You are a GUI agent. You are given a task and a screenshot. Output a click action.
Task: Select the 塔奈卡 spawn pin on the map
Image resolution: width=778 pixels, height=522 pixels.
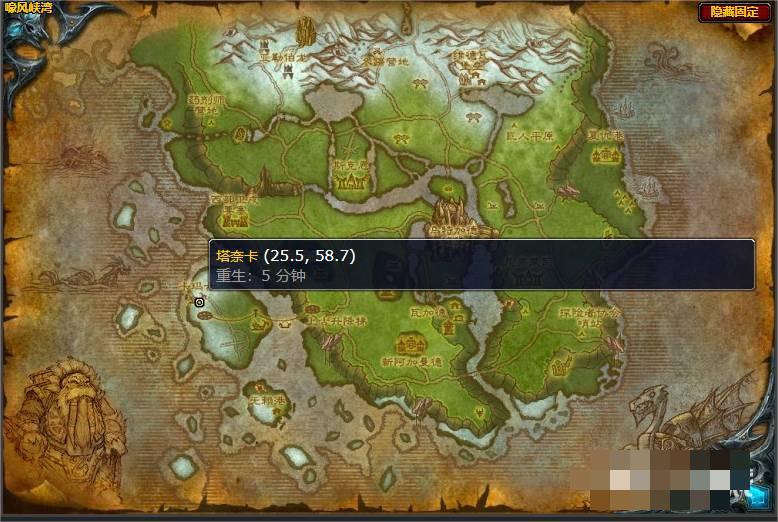(200, 301)
